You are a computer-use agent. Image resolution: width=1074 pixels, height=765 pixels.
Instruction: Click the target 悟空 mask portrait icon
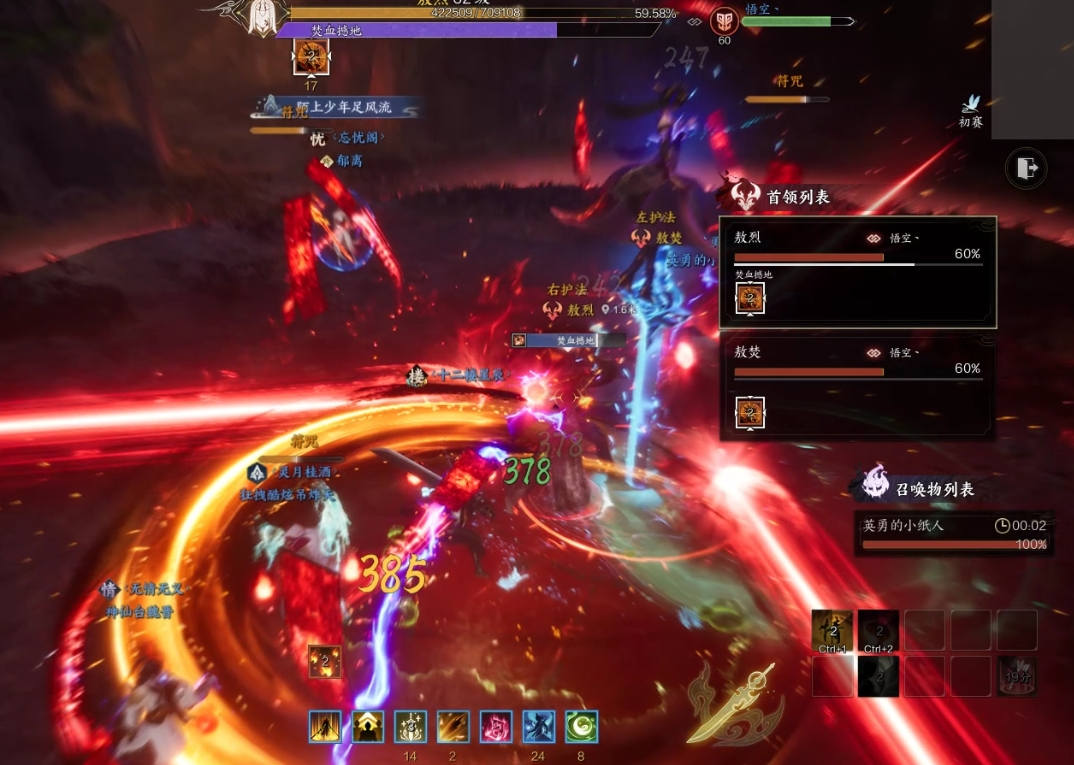coord(724,21)
